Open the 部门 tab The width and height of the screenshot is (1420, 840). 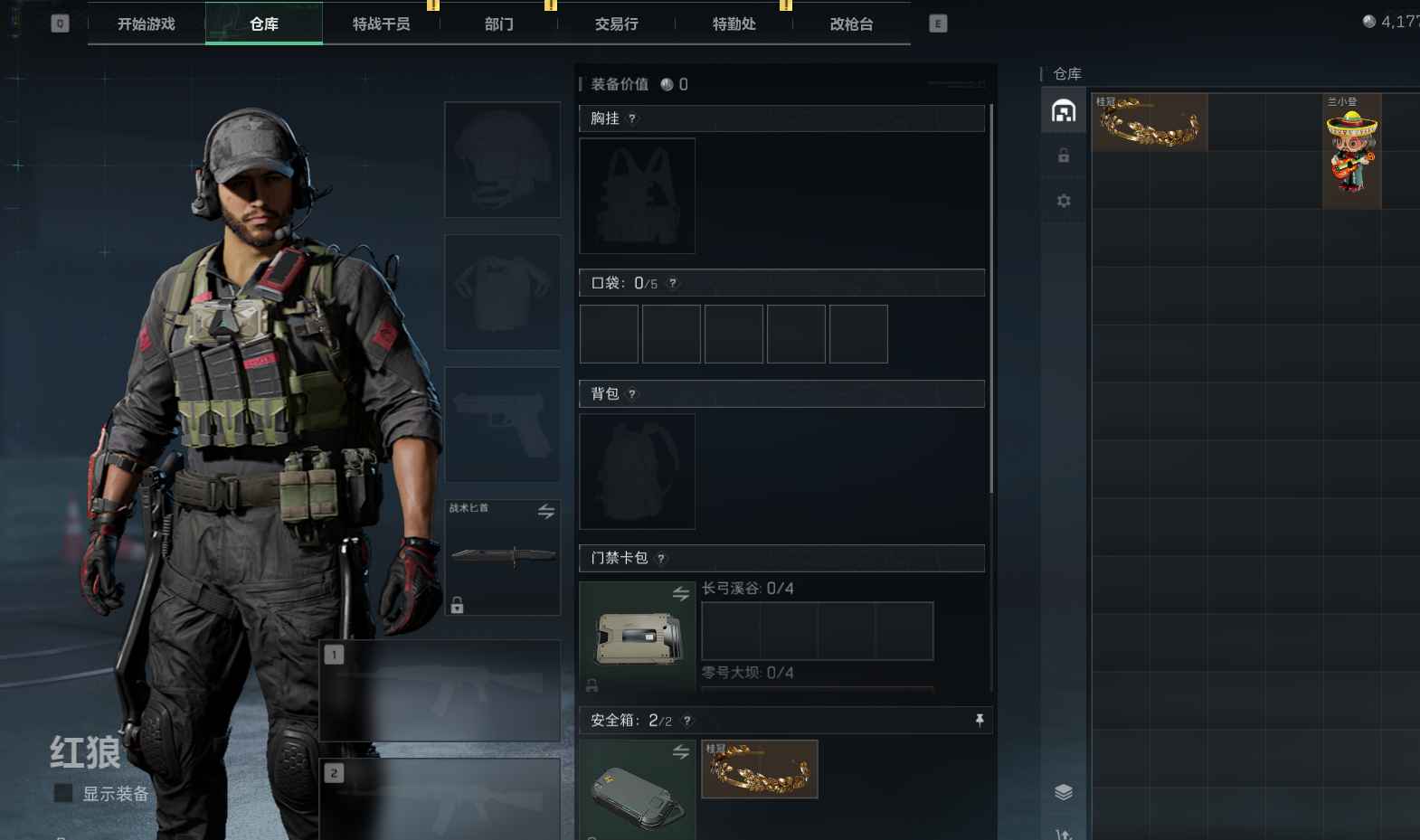tap(498, 24)
